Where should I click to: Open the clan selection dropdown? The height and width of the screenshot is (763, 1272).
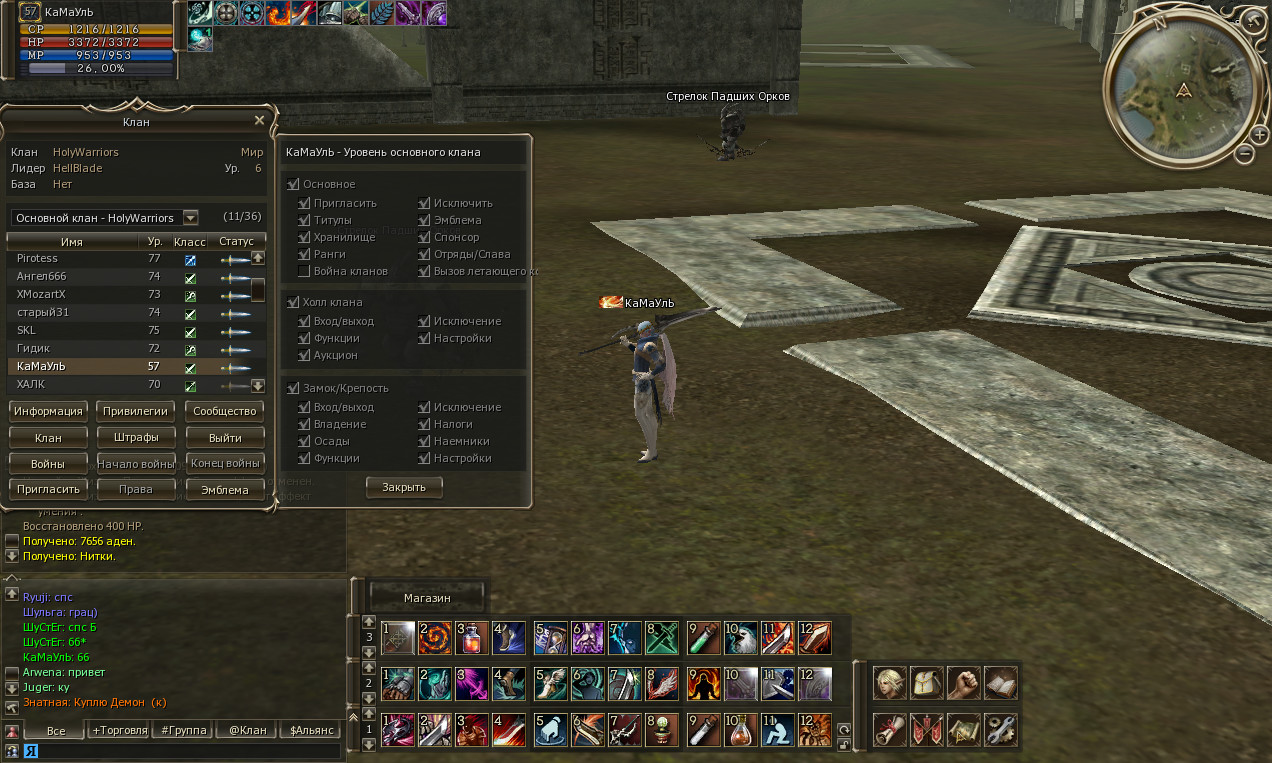(x=190, y=218)
